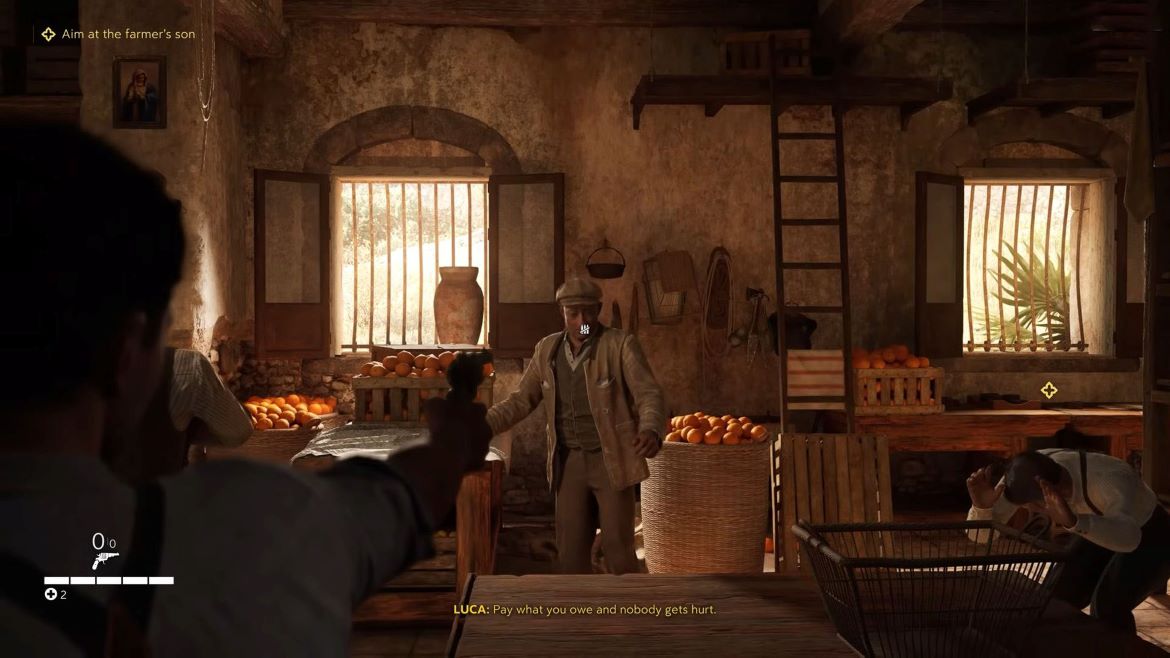The width and height of the screenshot is (1170, 658).
Task: Select the "Aim at the farmer's son" objective tracker
Action: [118, 34]
